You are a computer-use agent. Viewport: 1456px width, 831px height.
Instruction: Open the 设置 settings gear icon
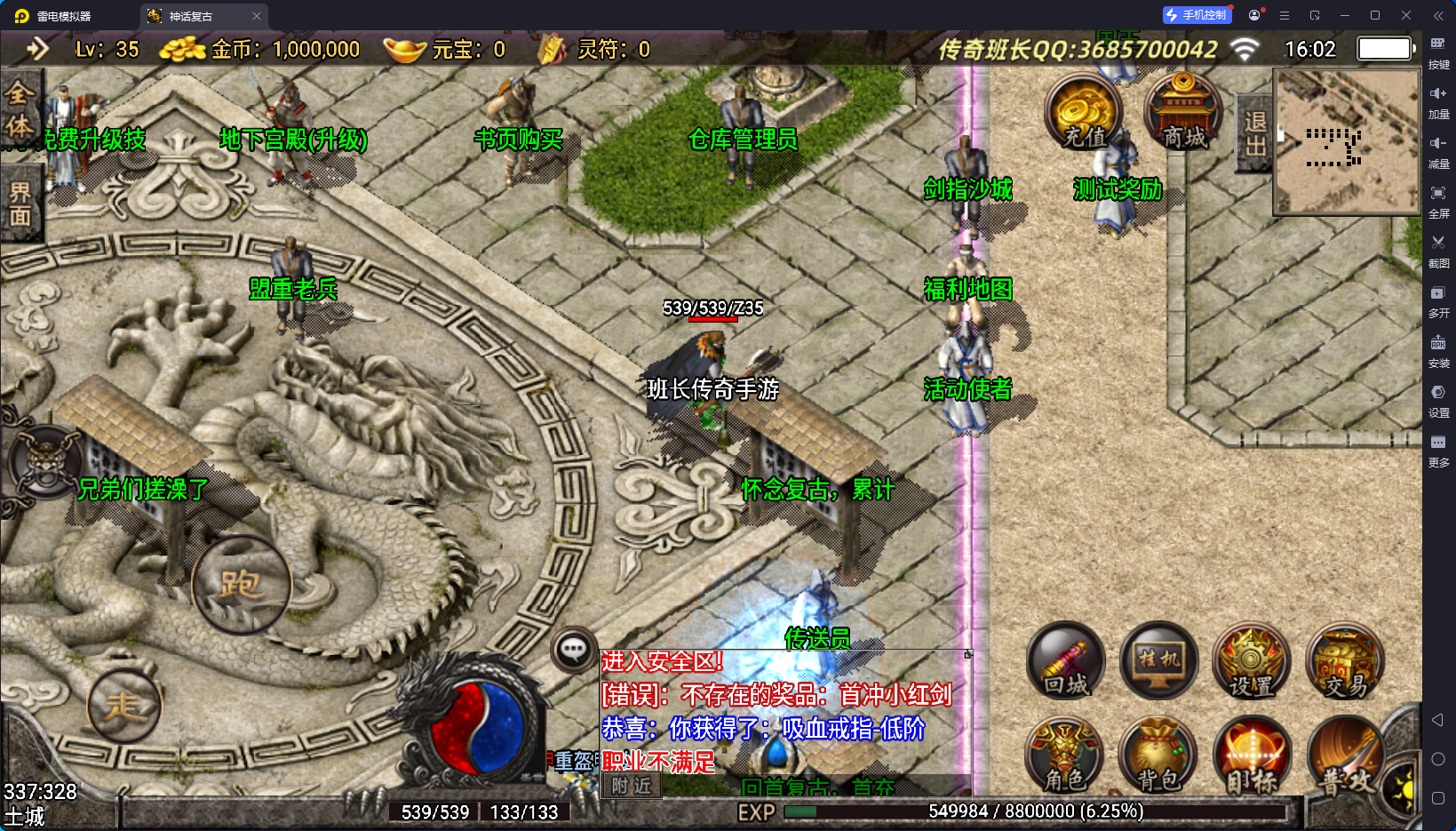(x=1251, y=661)
